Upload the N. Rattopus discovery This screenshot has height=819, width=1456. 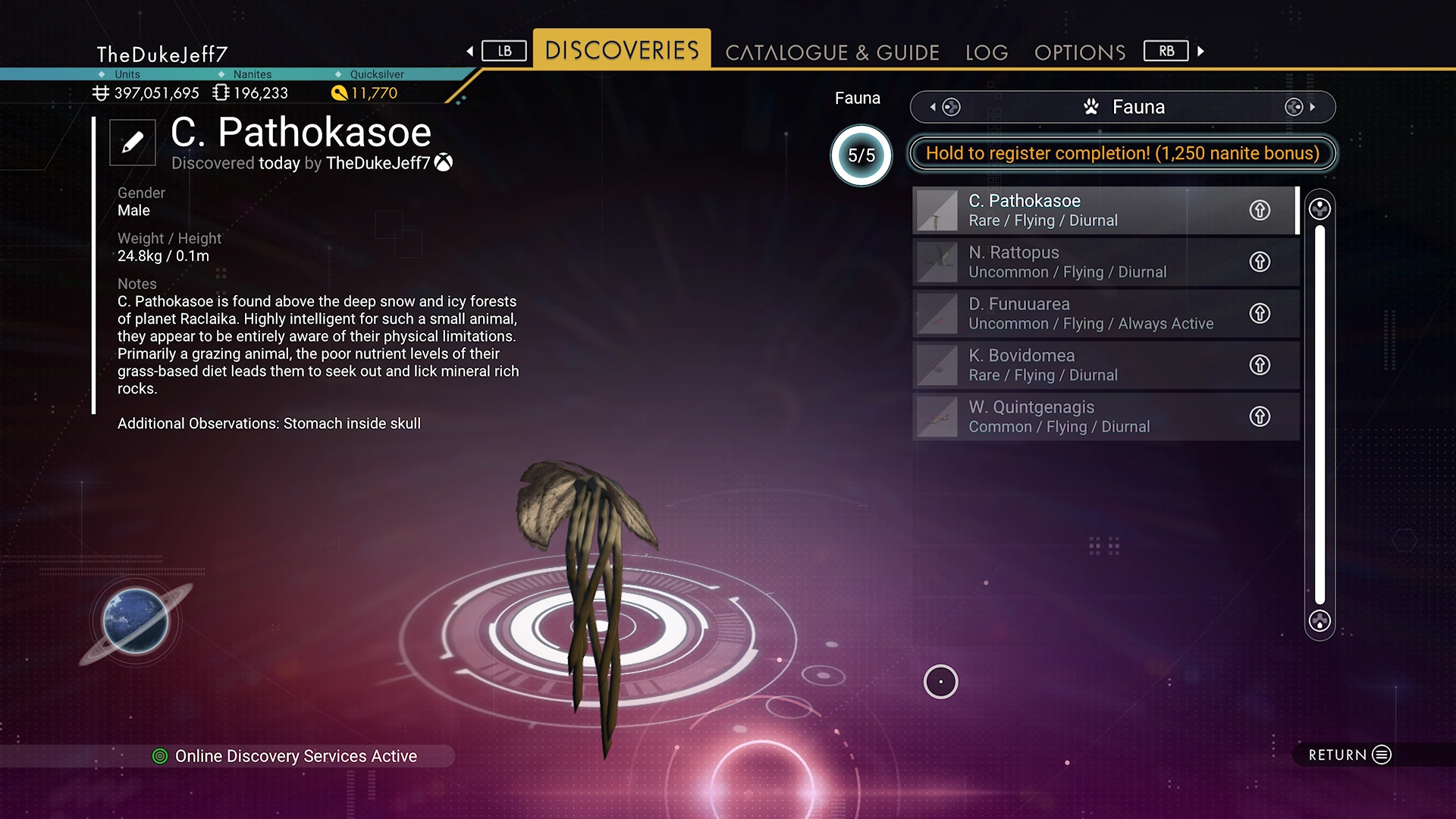[x=1260, y=262]
